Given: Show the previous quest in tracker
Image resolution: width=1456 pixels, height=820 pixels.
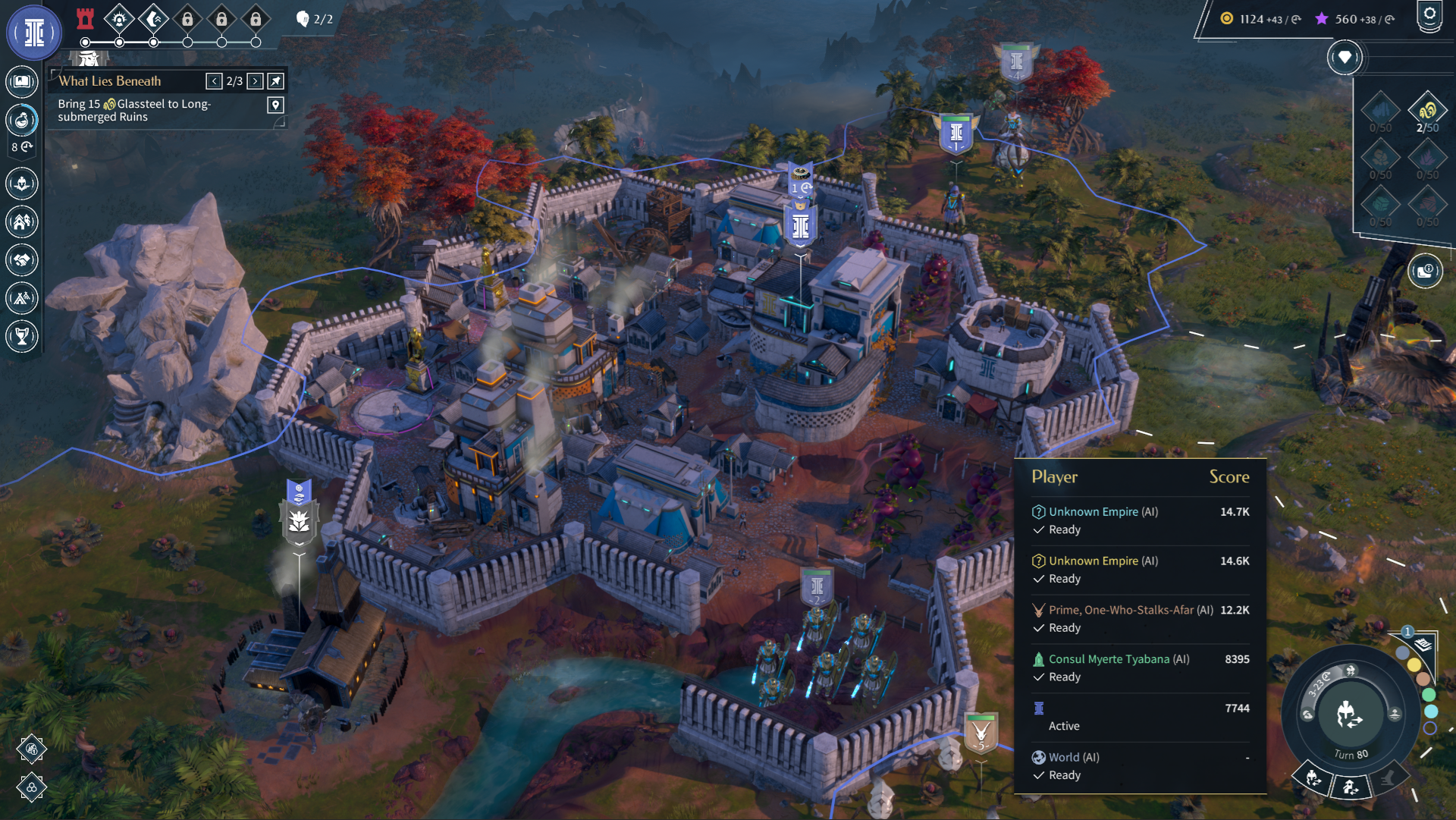Looking at the screenshot, I should (215, 81).
